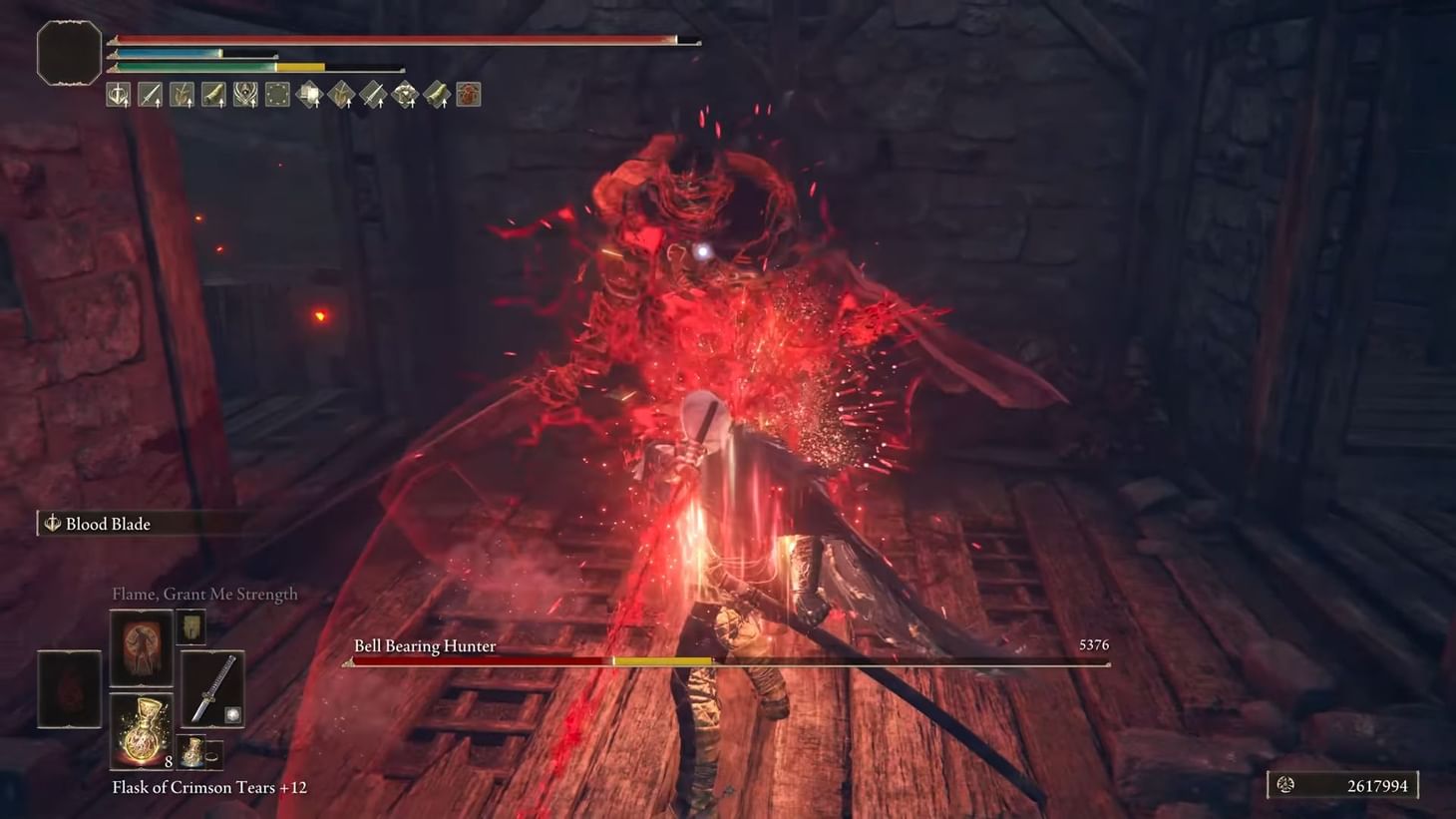
Task: Click the horn quick-slot icon
Action: pos(214,94)
